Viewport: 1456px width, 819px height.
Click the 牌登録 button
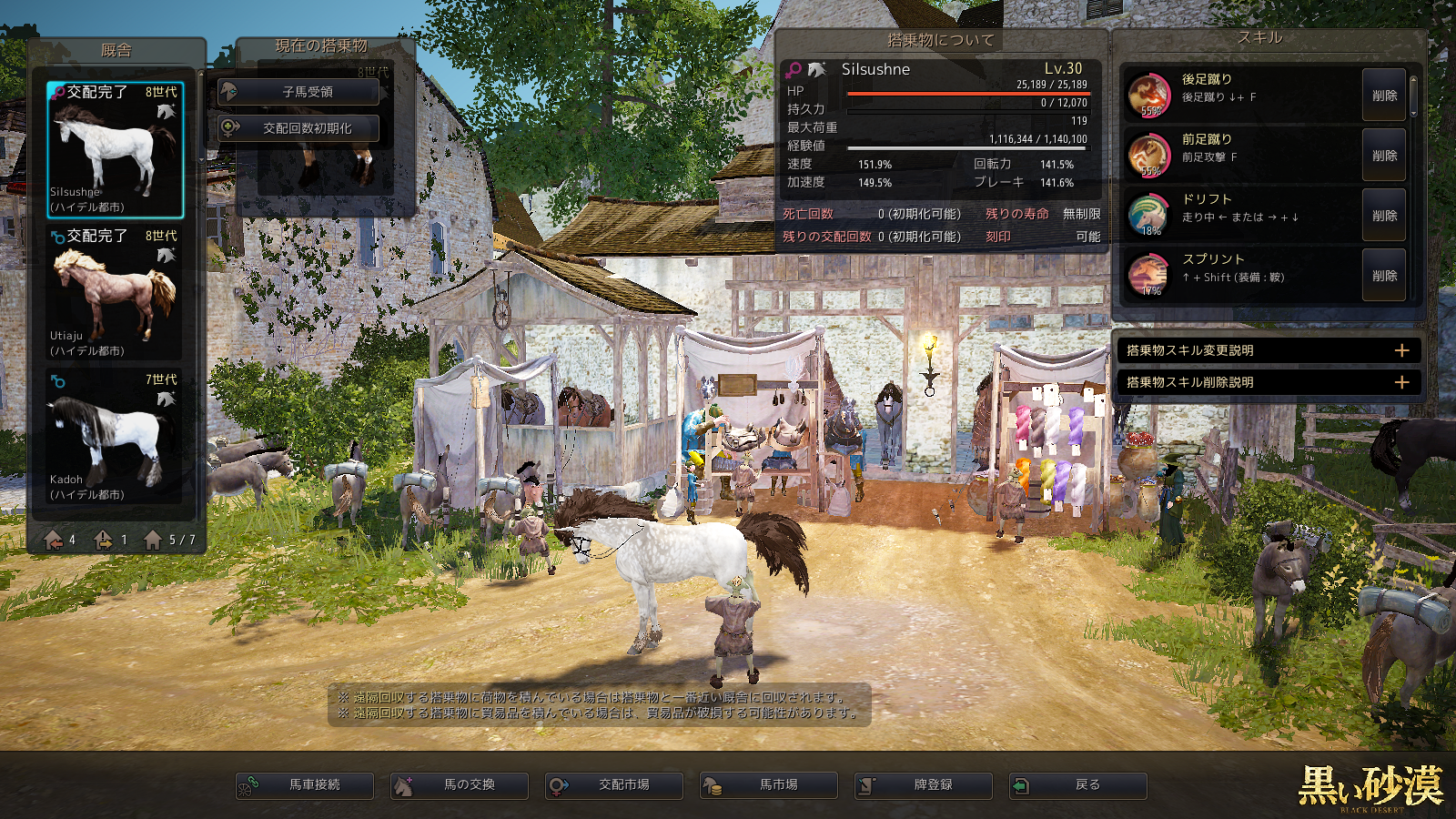pyautogui.click(x=924, y=784)
